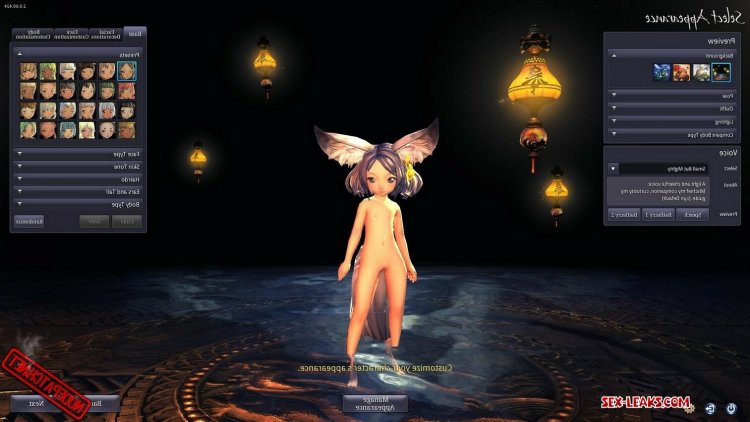This screenshot has width=750, height=422.
Task: Expand the Skin Tone section
Action: [78, 166]
